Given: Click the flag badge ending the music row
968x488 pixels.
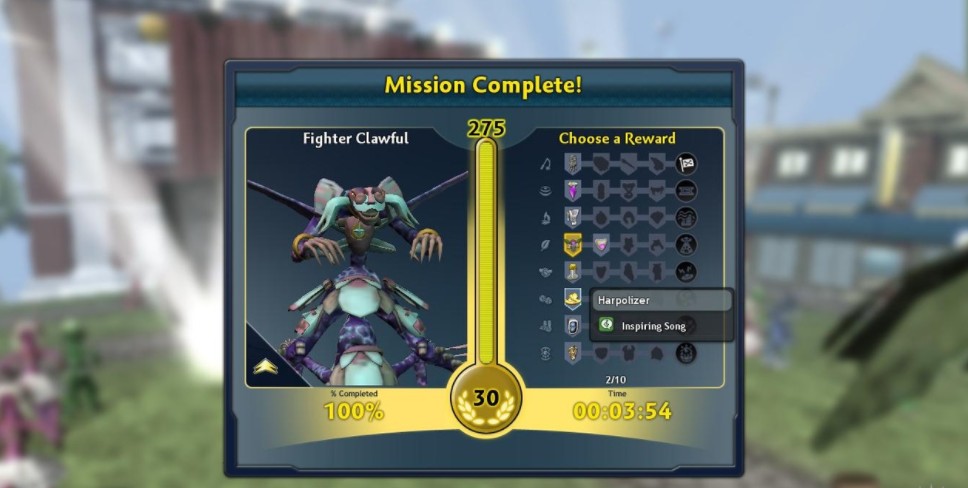Looking at the screenshot, I should click(x=686, y=163).
